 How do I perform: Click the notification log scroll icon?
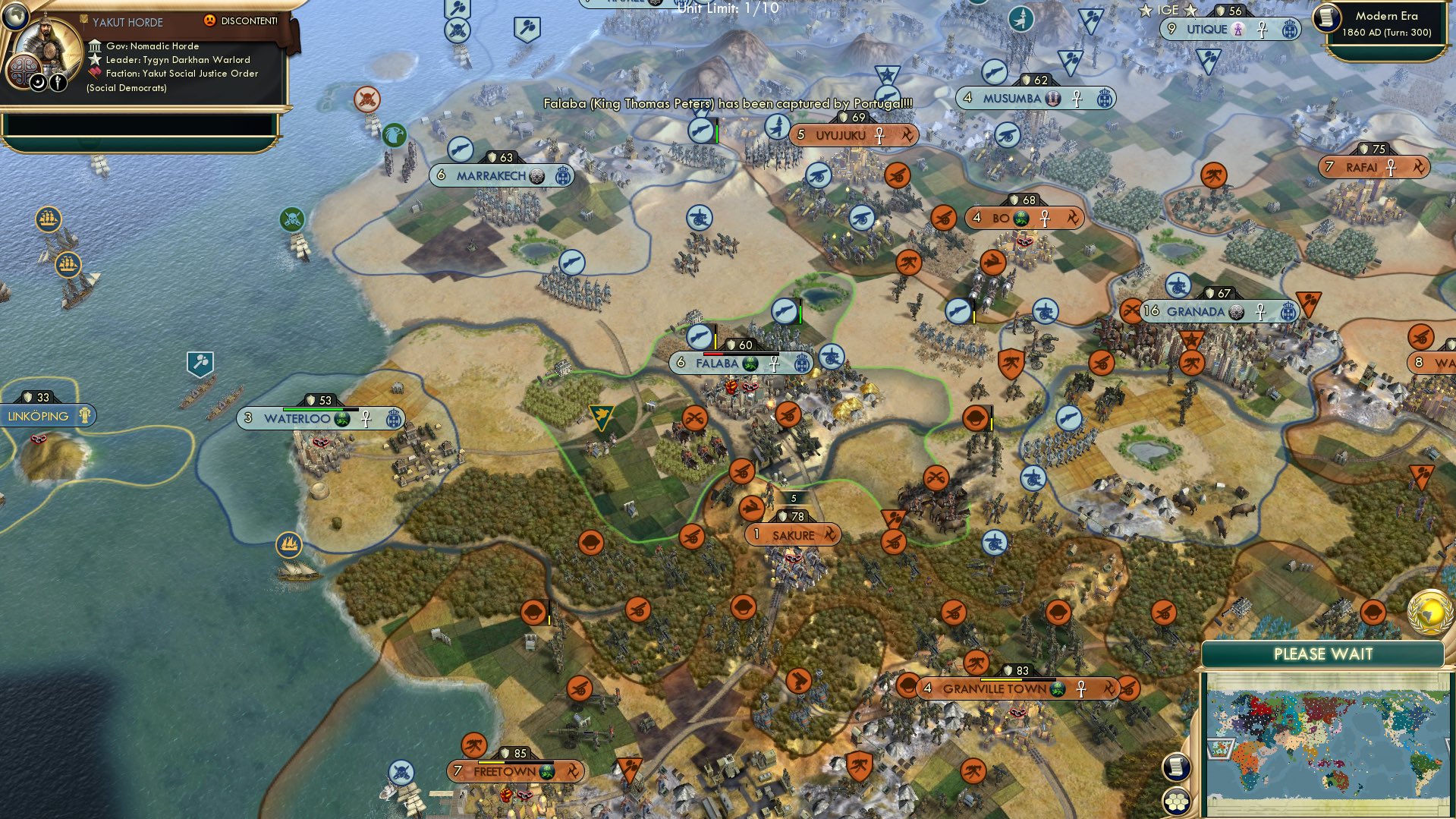[1175, 767]
